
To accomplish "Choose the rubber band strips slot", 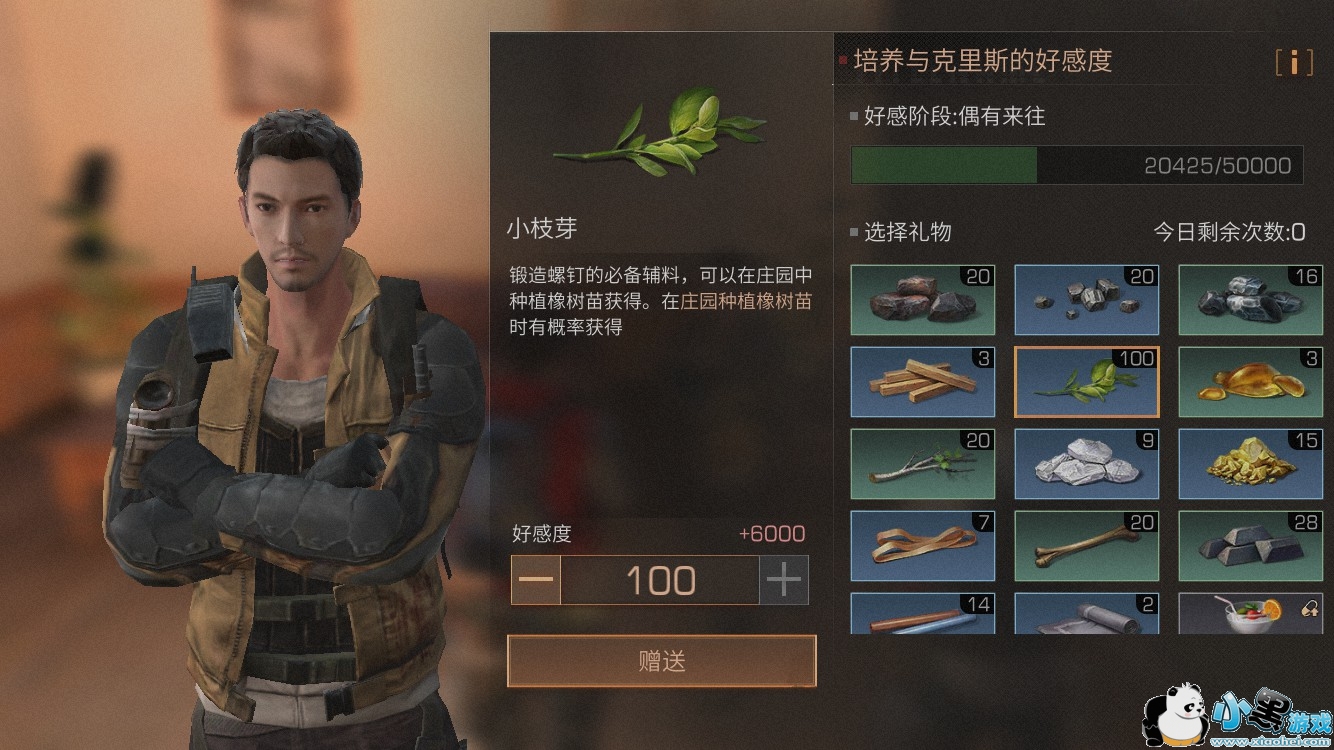I will coord(923,545).
